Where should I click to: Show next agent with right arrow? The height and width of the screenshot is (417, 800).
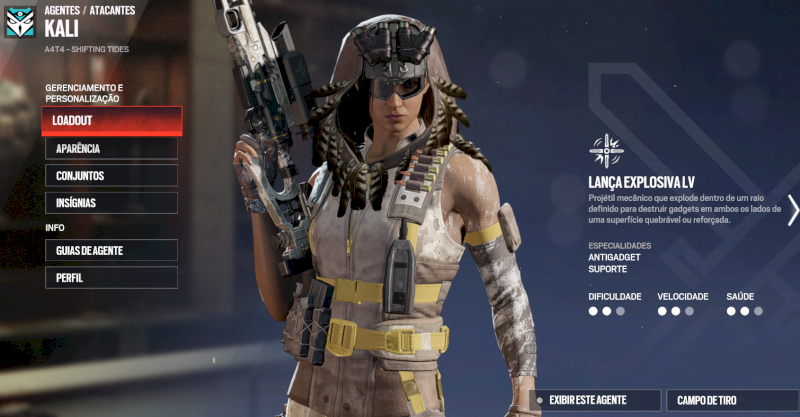793,209
